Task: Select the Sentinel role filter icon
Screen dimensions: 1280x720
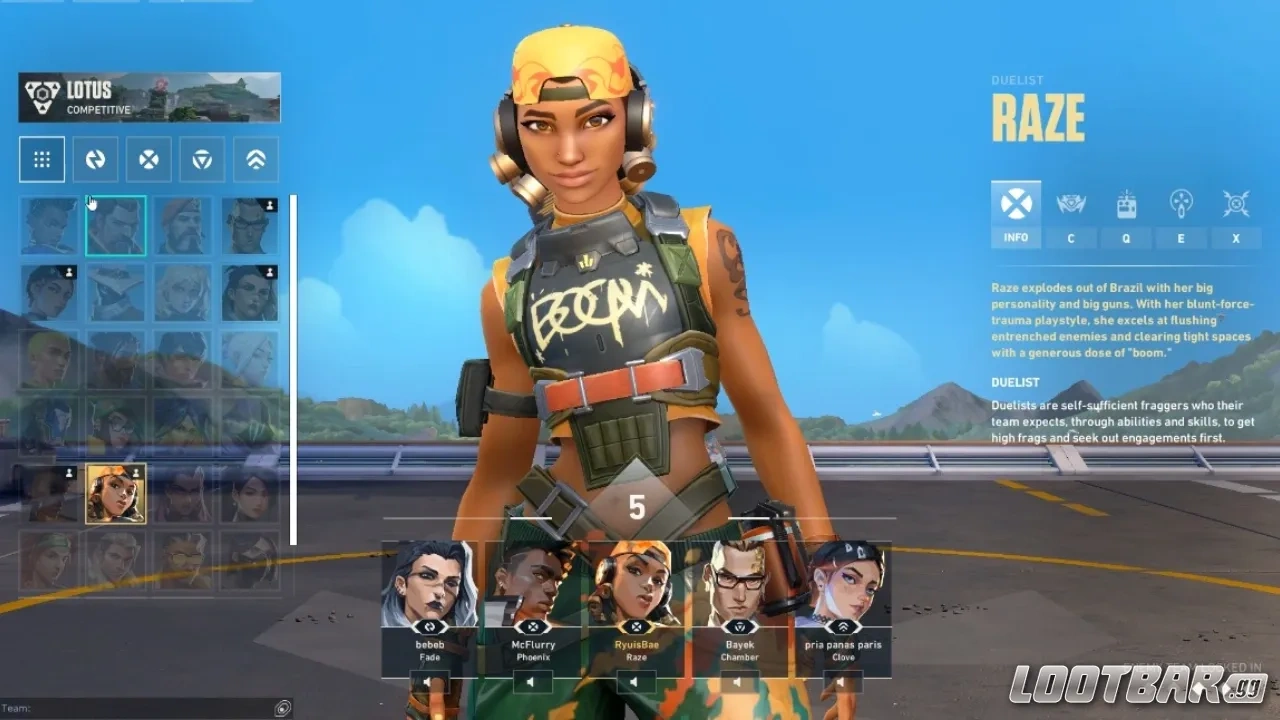Action: point(201,160)
